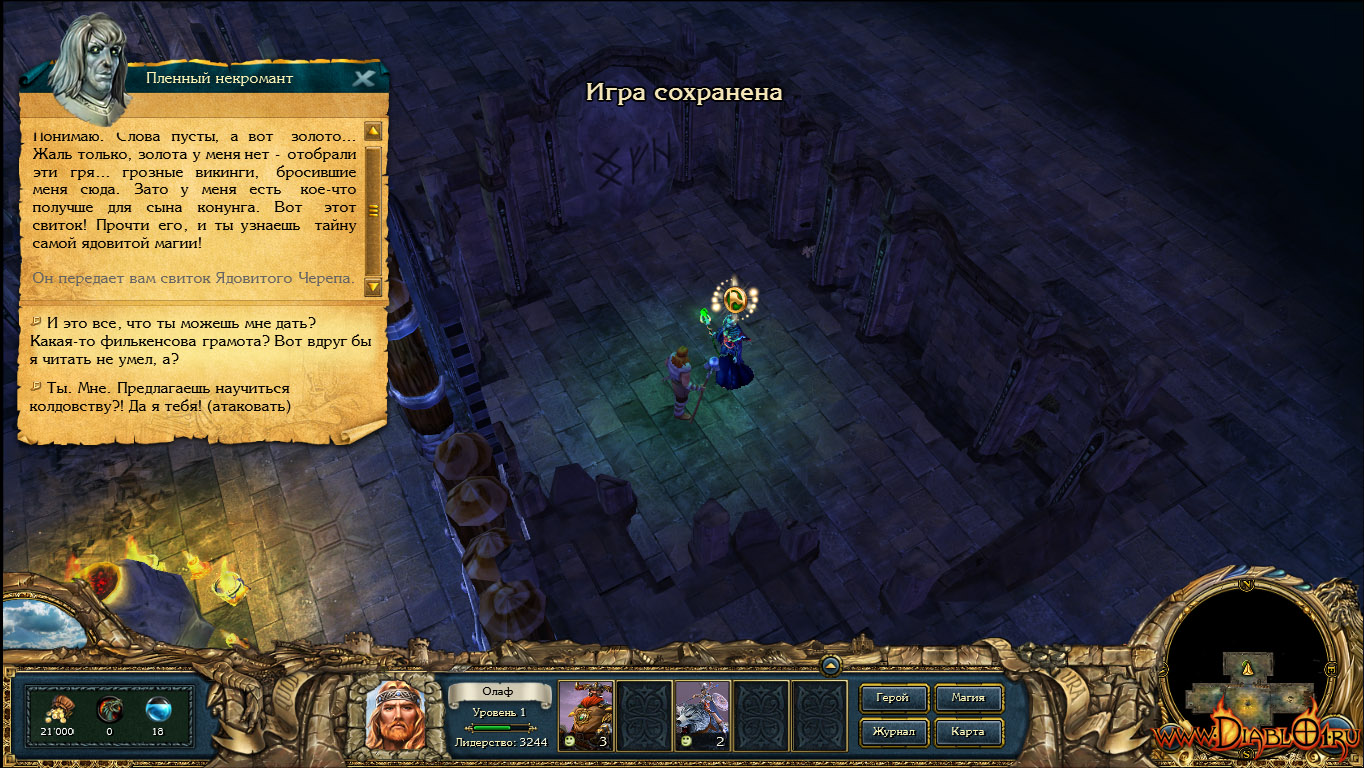This screenshot has height=768, width=1364.
Task: Close the Пленный некромант dialogue window
Action: click(365, 78)
